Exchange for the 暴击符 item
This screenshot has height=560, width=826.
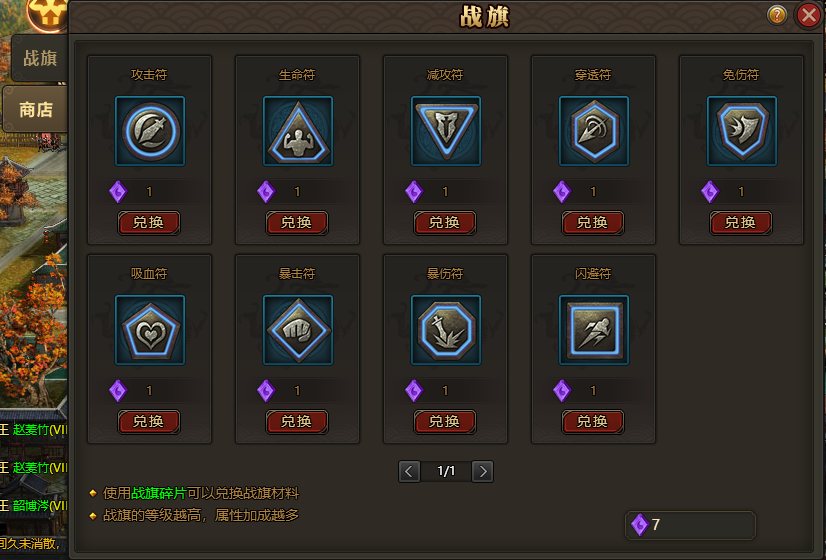pyautogui.click(x=297, y=421)
